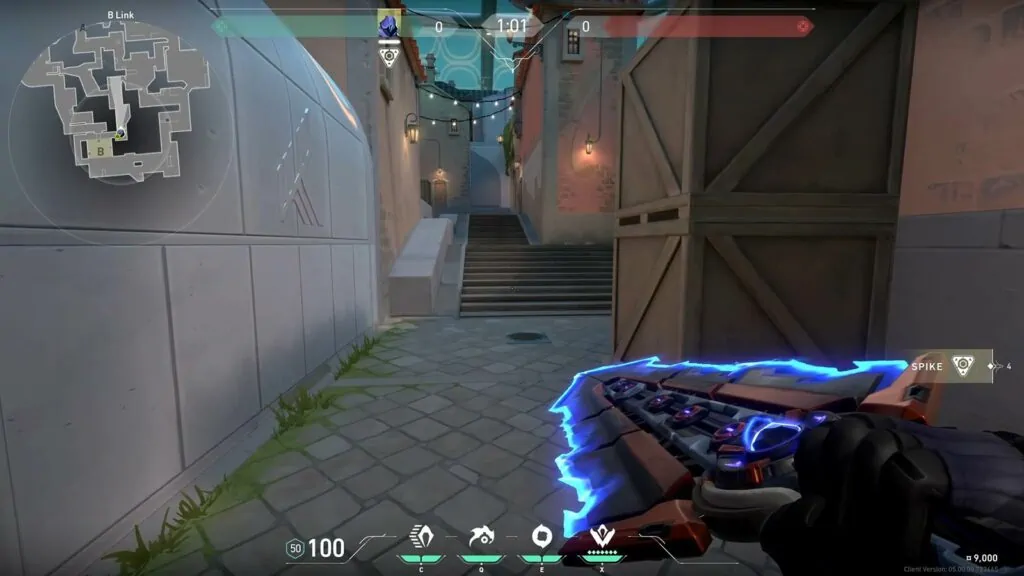Click the minimap in the corner

tap(110, 100)
